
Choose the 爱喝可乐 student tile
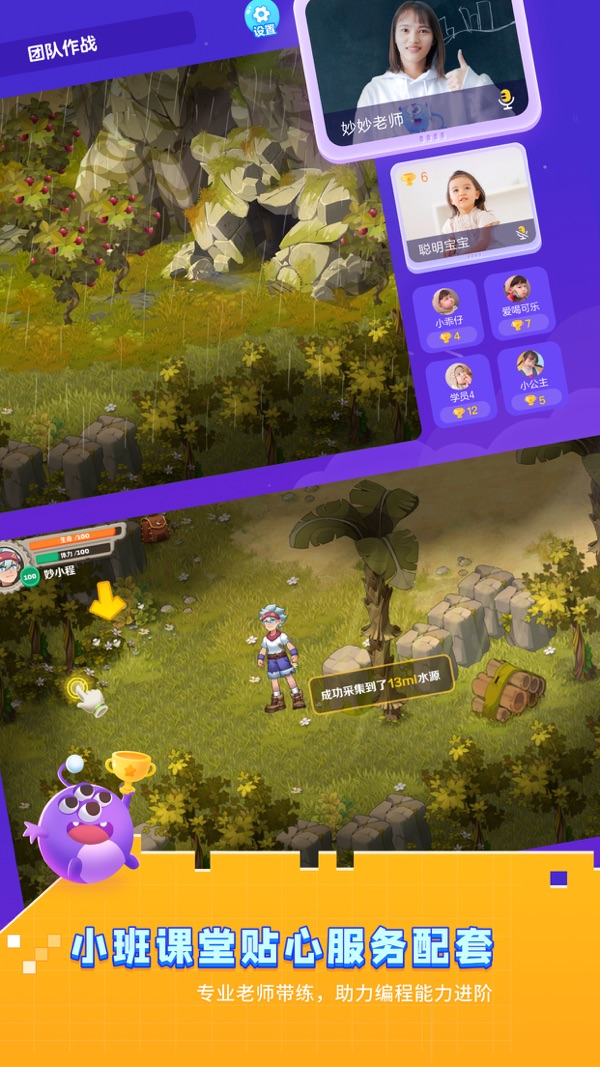(519, 303)
